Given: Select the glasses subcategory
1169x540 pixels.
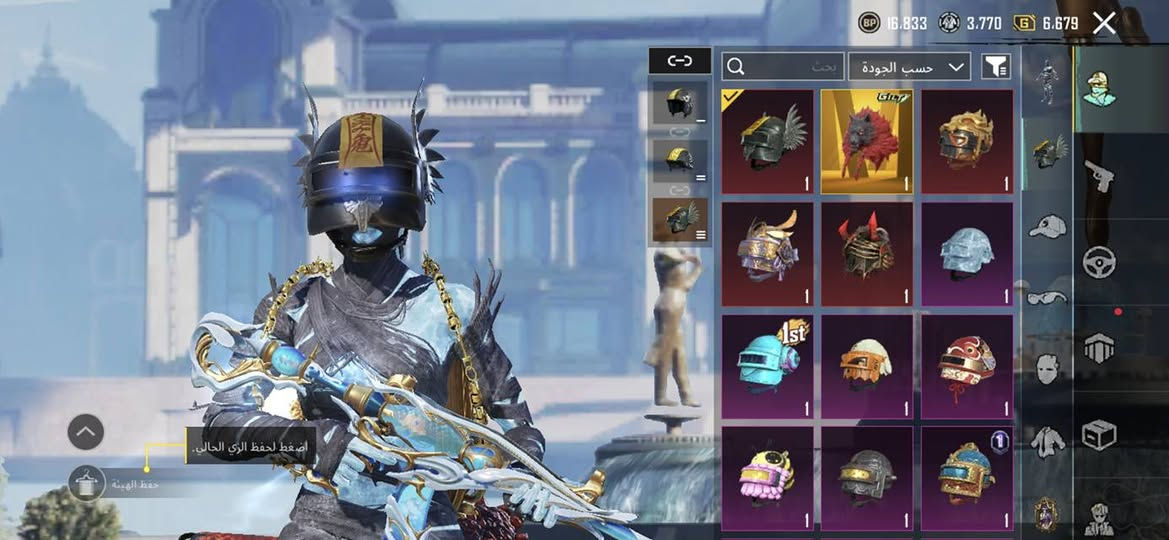Looking at the screenshot, I should pyautogui.click(x=1047, y=297).
